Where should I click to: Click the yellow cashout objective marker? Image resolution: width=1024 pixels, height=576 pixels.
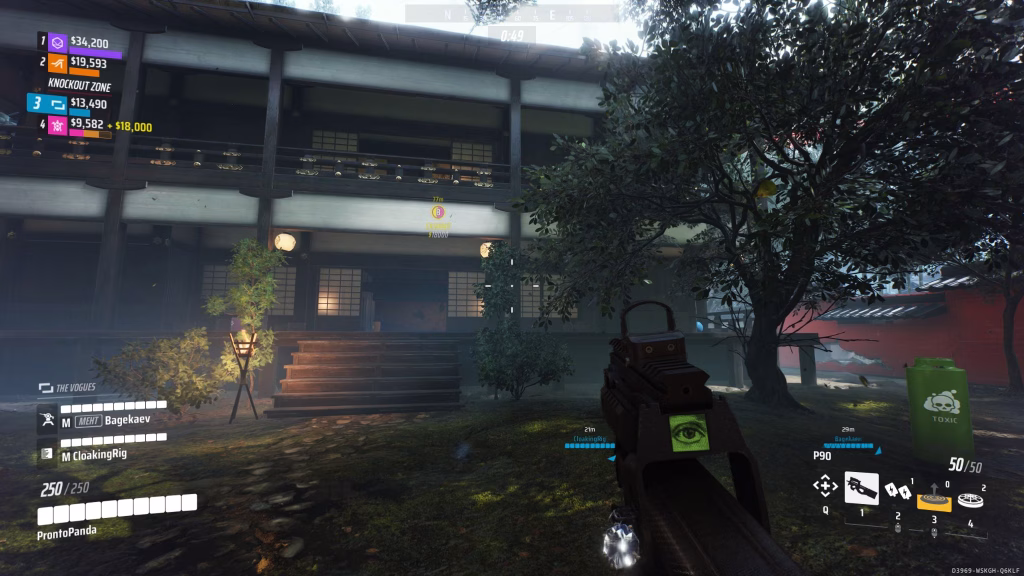[x=437, y=212]
